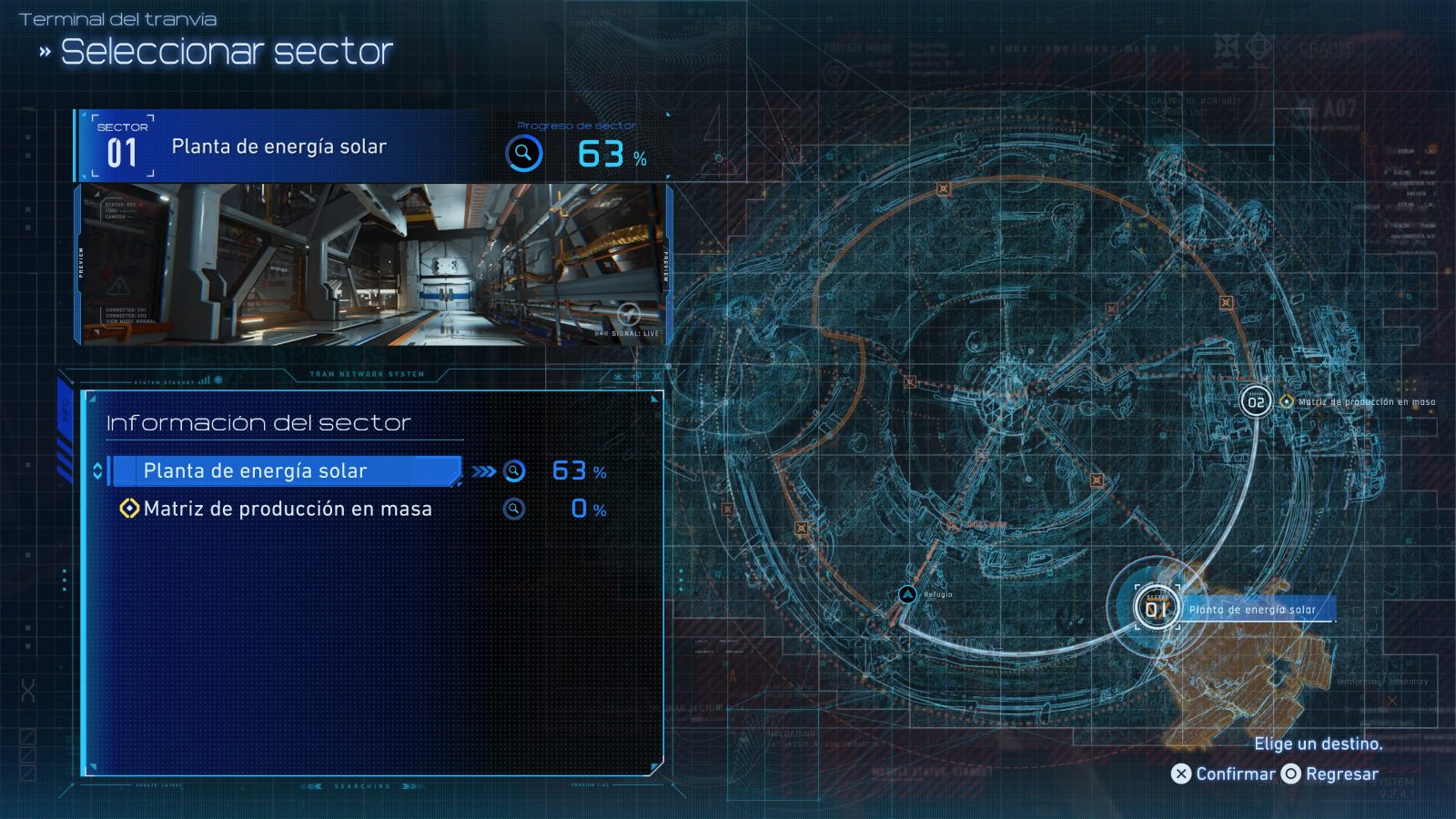Click magnifier icon beside header 63% progress
This screenshot has width=1456, height=819.
pyautogui.click(x=524, y=154)
